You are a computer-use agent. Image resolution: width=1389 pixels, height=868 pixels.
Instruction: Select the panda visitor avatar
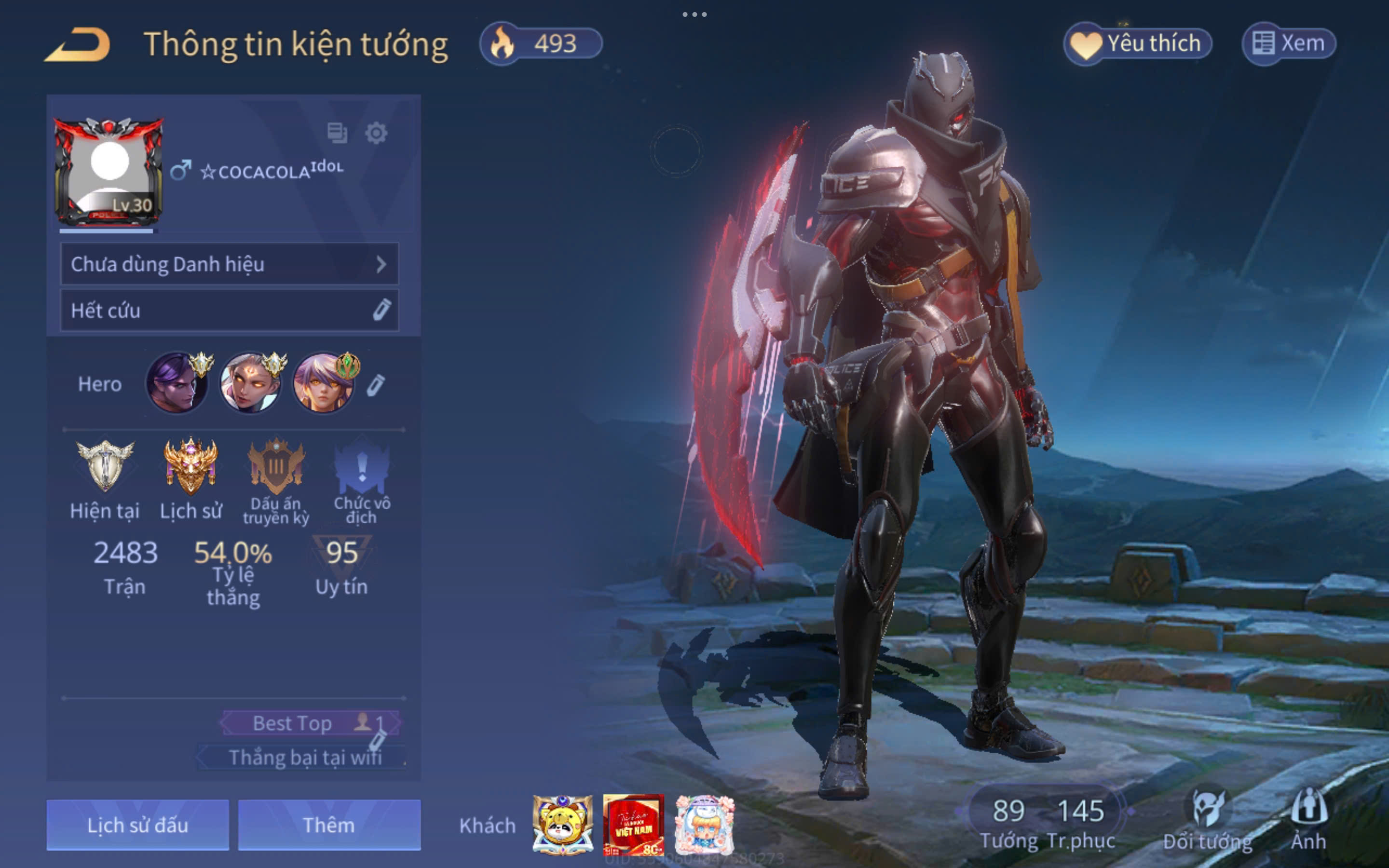pyautogui.click(x=562, y=825)
